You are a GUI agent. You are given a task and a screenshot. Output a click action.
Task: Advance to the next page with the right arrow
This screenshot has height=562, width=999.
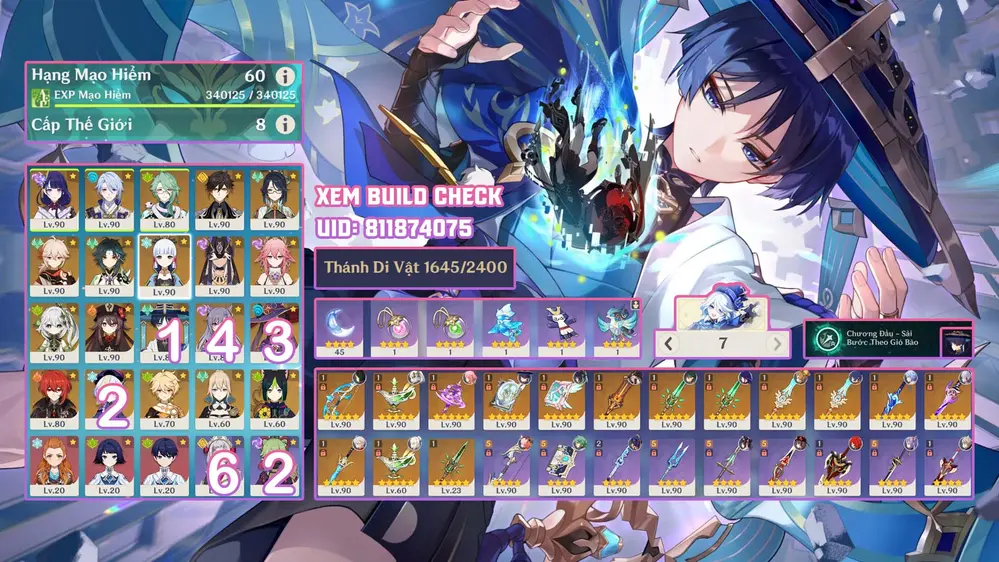777,345
